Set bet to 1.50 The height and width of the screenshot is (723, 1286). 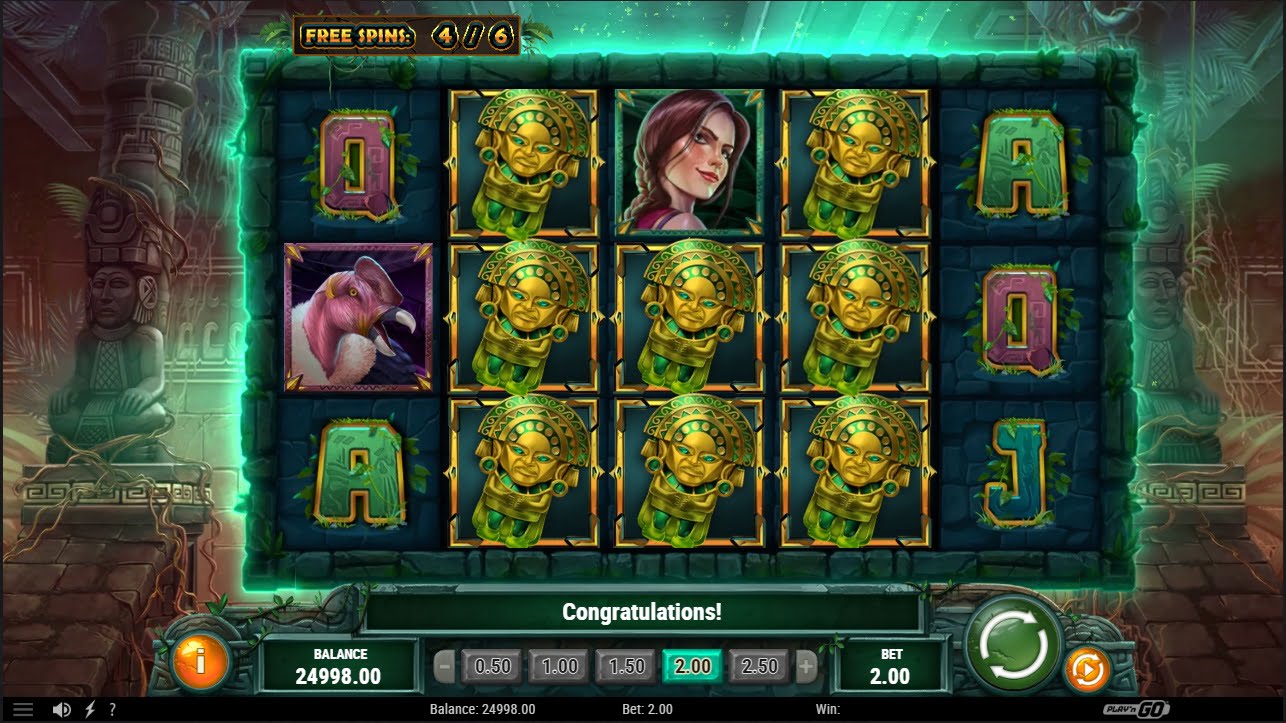[x=627, y=666]
